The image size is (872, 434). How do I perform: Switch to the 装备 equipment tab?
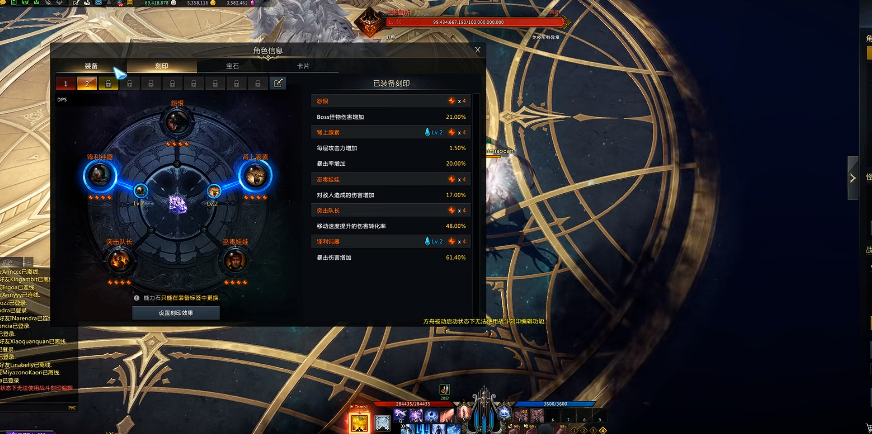91,66
